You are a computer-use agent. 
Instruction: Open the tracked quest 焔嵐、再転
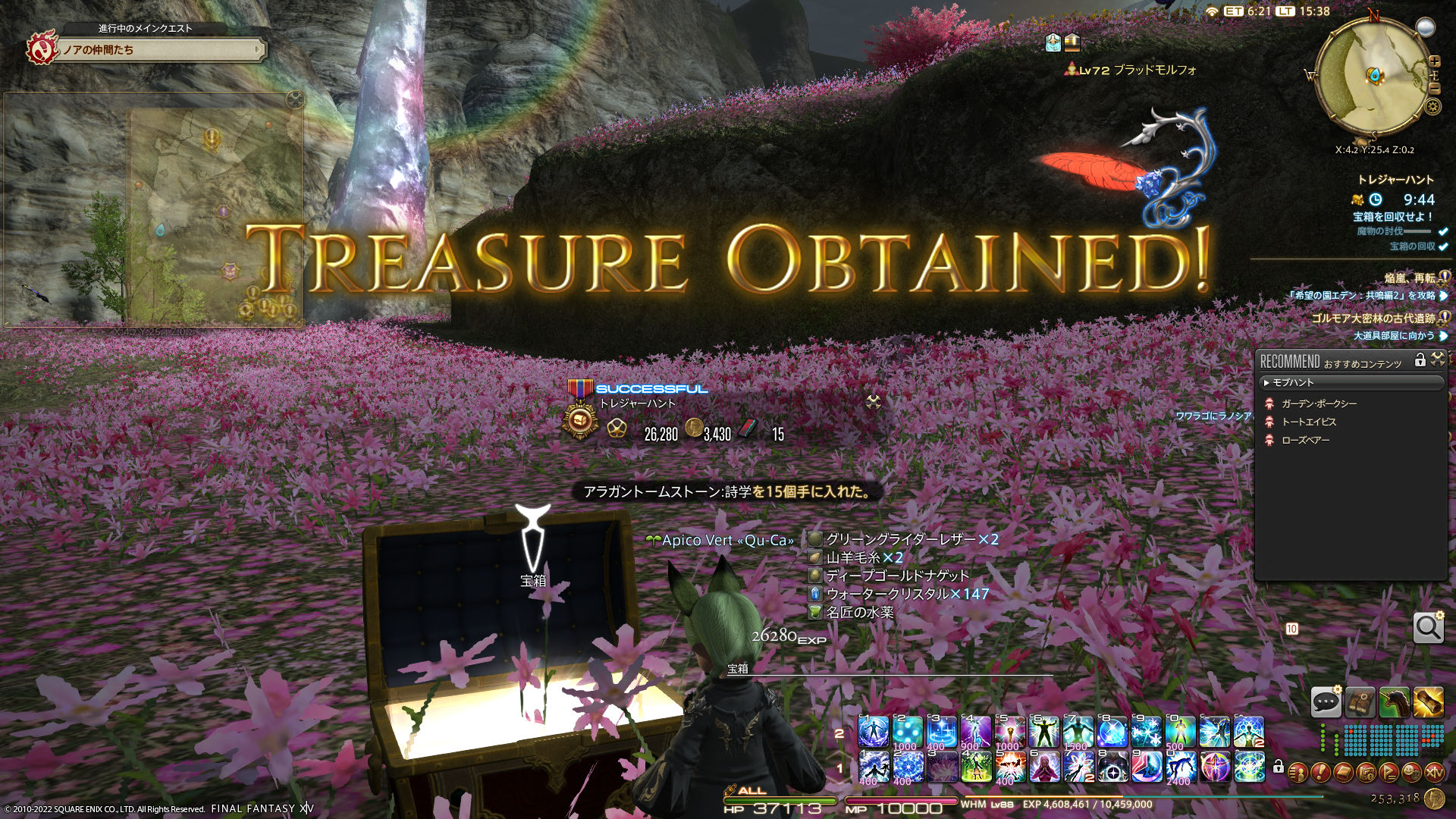click(x=1409, y=278)
